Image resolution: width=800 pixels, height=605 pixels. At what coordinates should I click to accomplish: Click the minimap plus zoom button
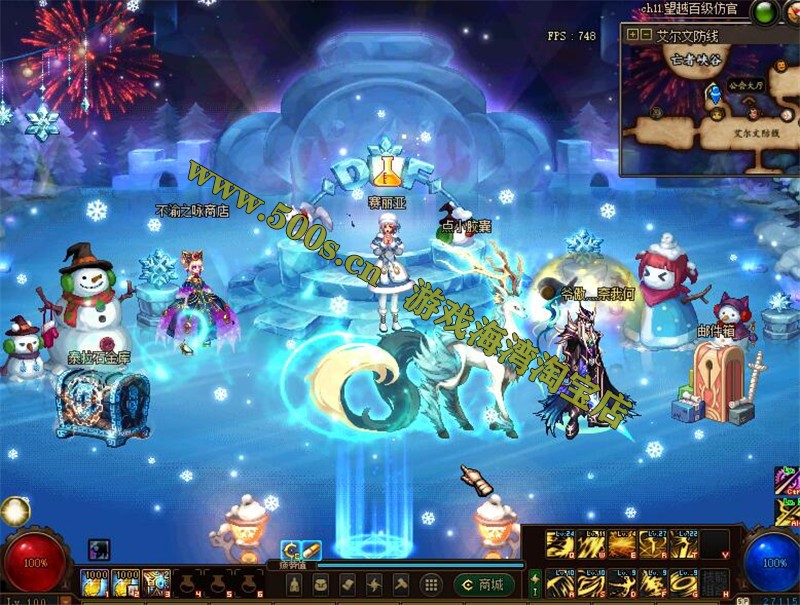(x=633, y=35)
